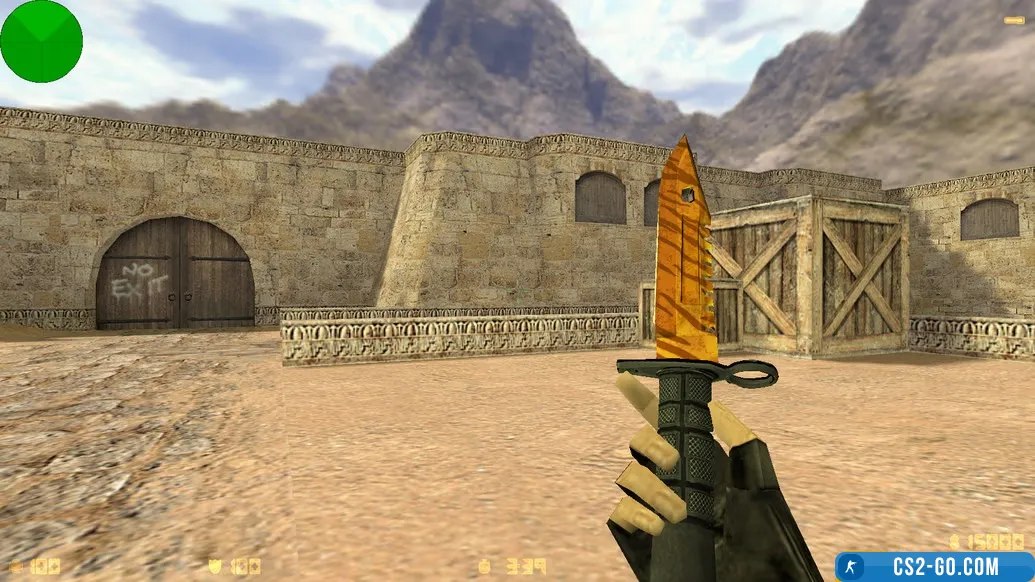Open the CS2-GO.COM watermark link
The image size is (1035, 582).
[x=934, y=567]
